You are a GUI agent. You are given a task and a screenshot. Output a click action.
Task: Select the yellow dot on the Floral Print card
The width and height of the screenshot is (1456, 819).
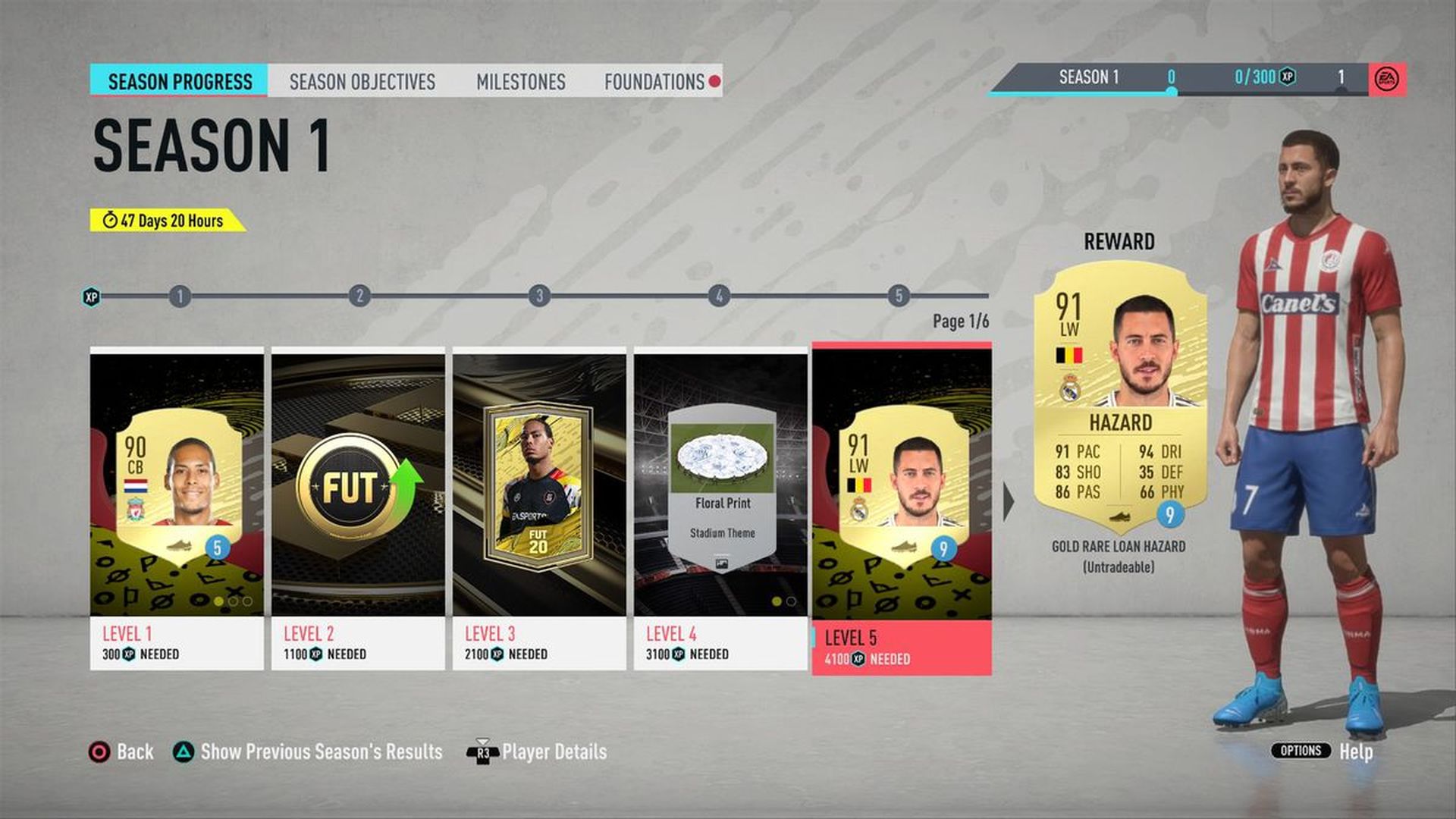pyautogui.click(x=775, y=600)
